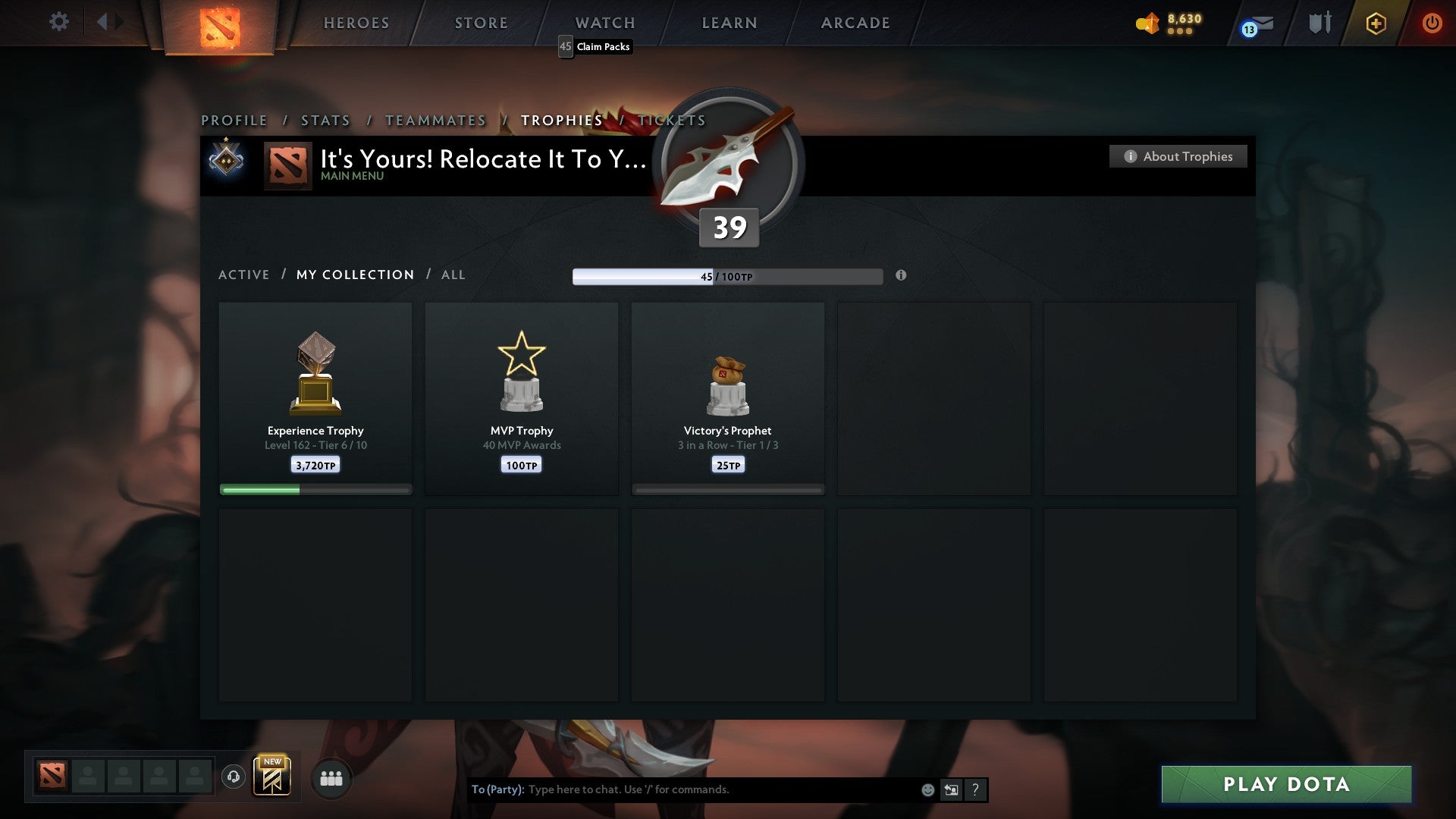The height and width of the screenshot is (819, 1456).
Task: Open the STATS tab
Action: click(x=325, y=120)
